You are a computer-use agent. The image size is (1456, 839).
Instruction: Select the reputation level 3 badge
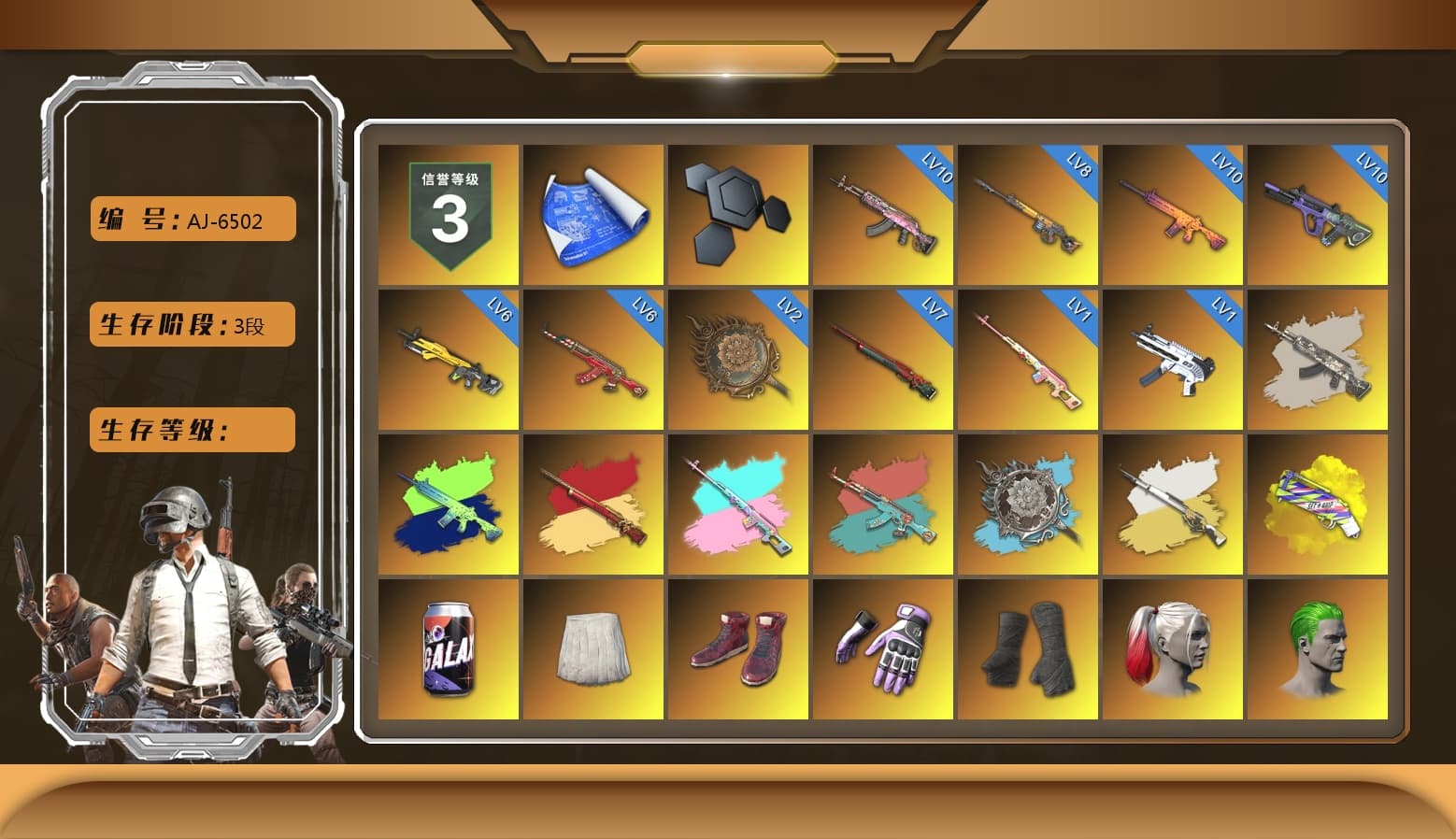pos(446,213)
